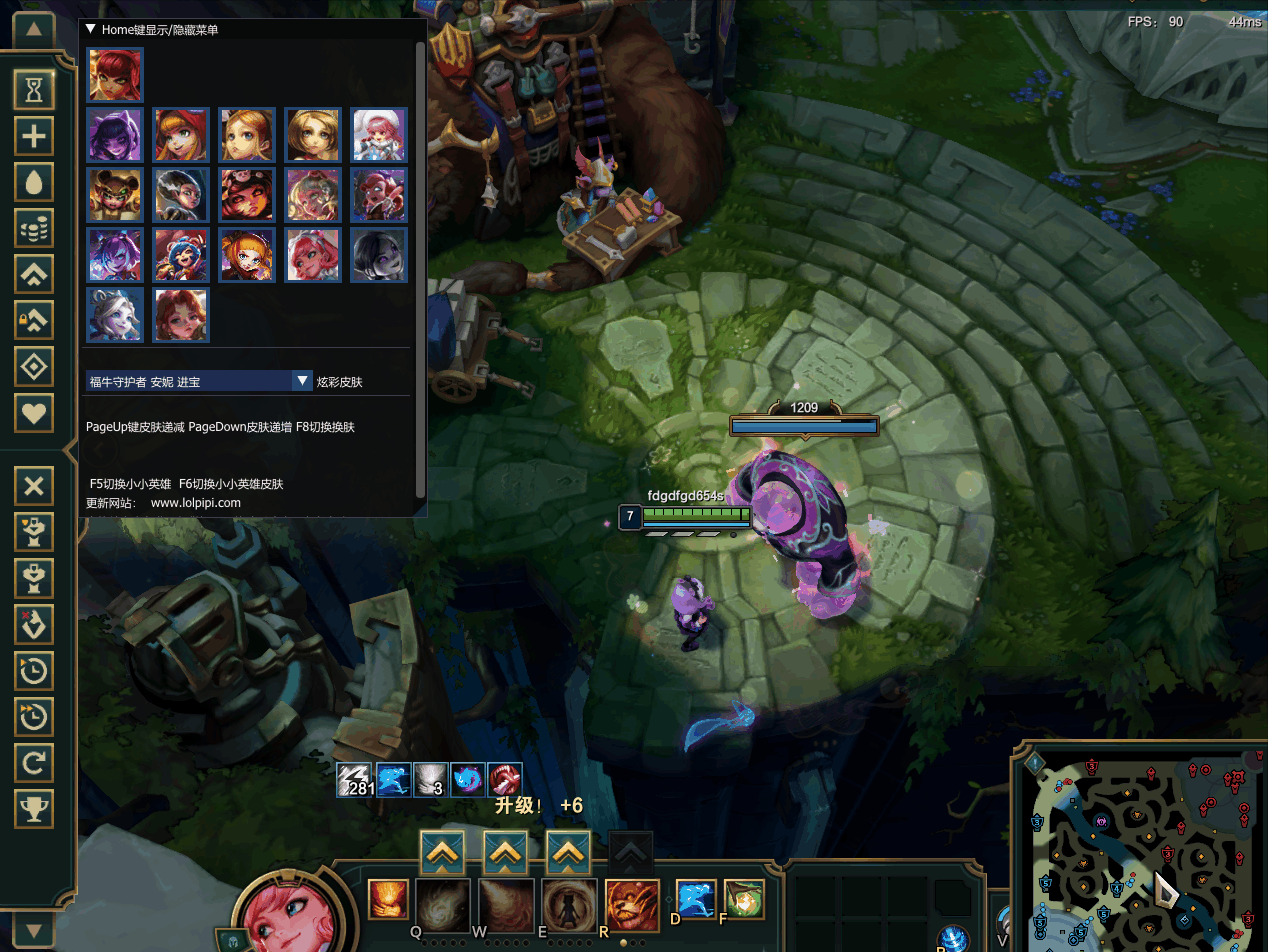Click the heart icon tool button

(x=34, y=412)
